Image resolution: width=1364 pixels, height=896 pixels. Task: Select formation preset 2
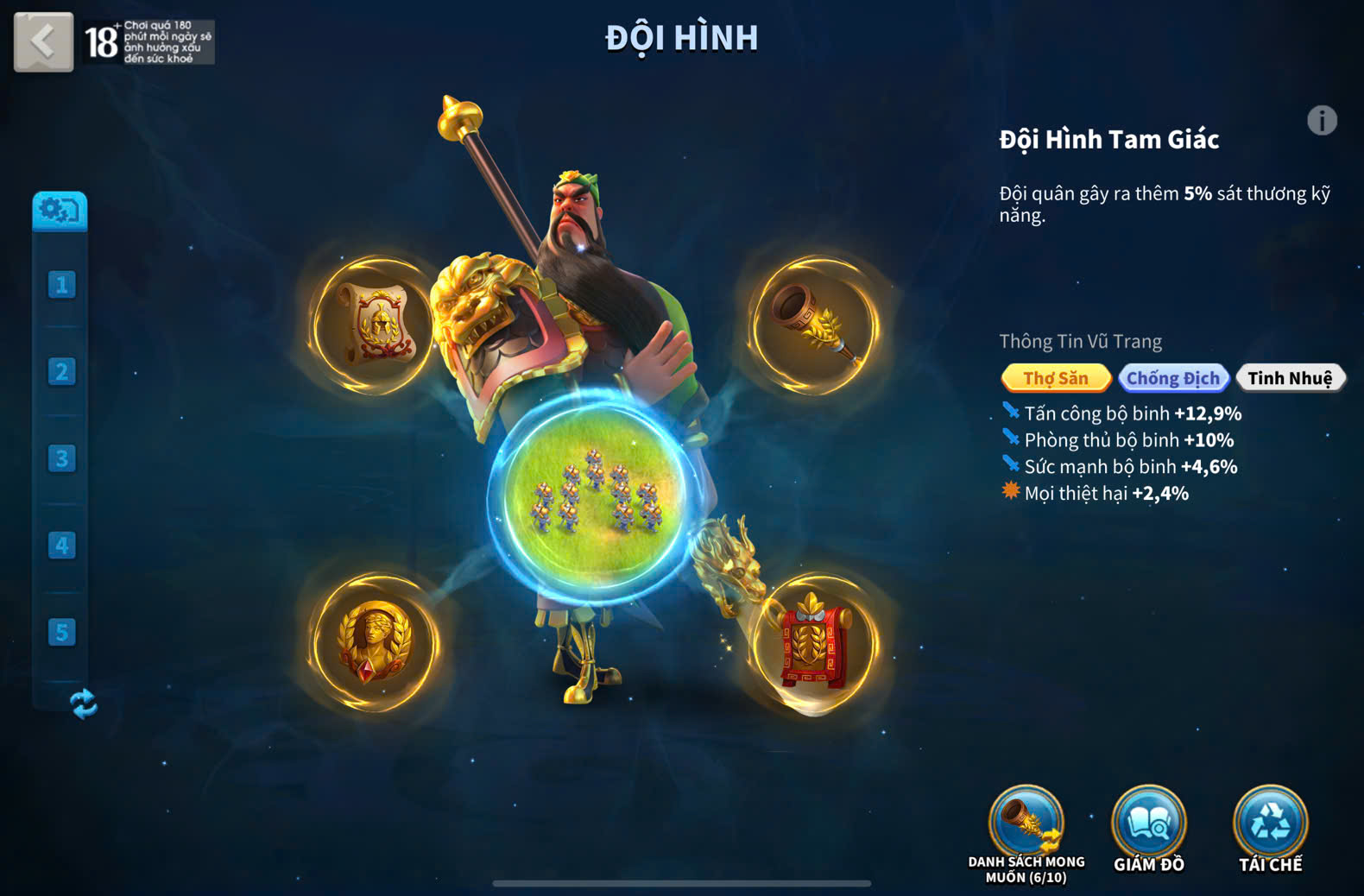pos(61,372)
